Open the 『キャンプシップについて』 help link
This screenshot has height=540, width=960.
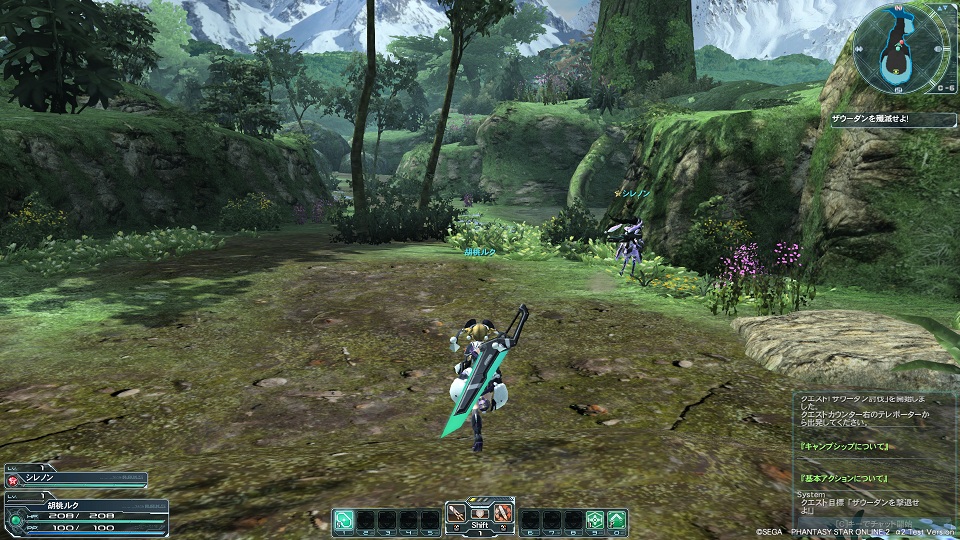pyautogui.click(x=845, y=445)
